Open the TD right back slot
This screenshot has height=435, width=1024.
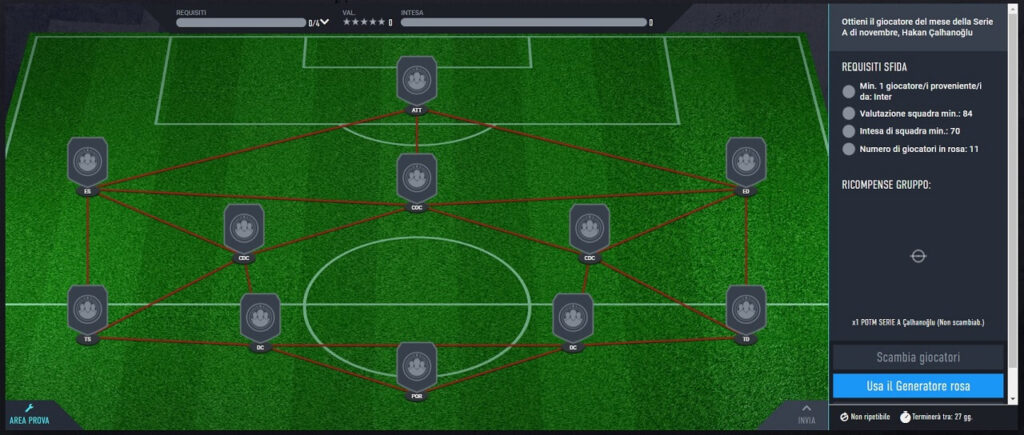pos(745,310)
